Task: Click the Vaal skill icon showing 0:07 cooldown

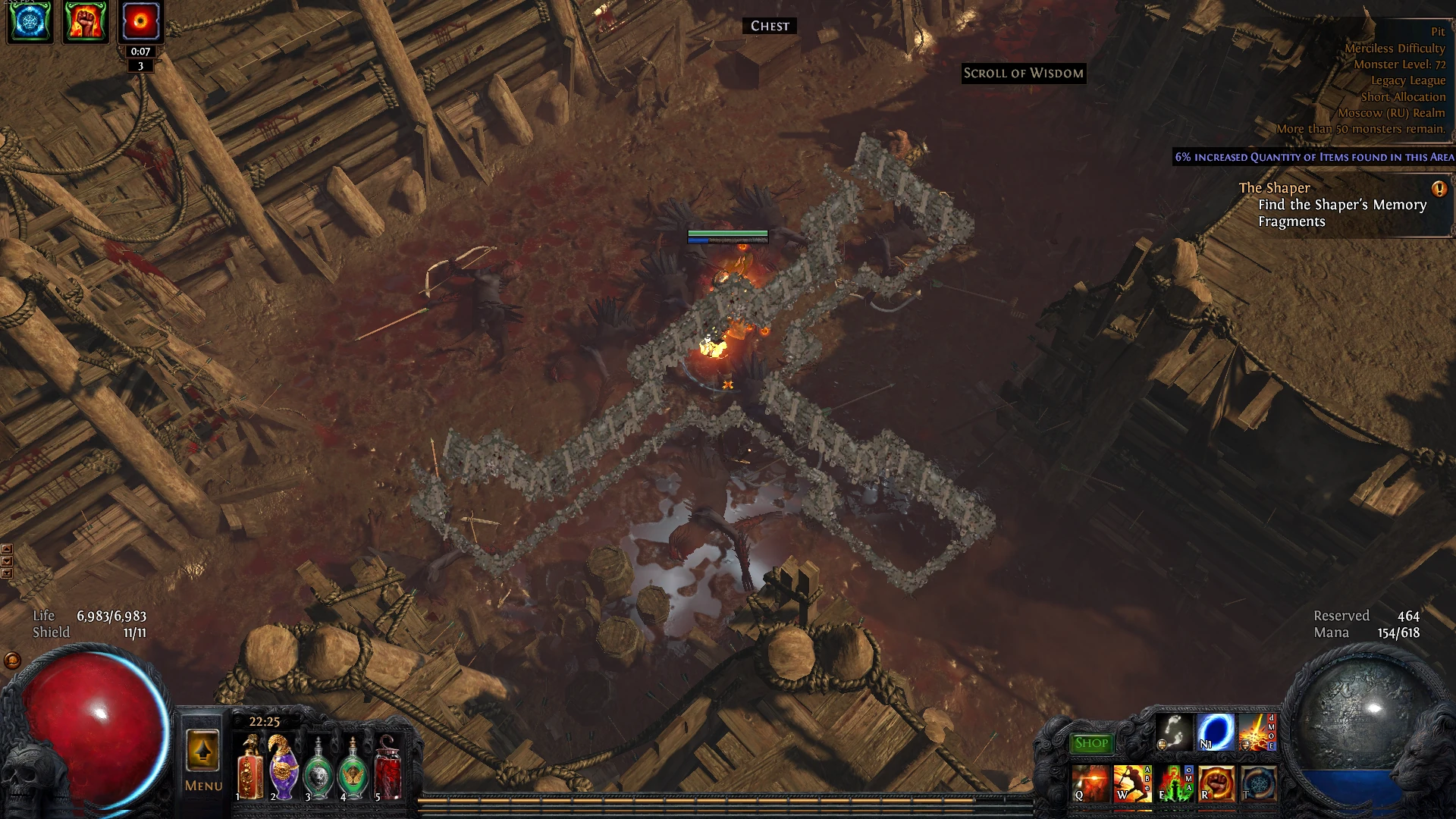Action: 140,20
